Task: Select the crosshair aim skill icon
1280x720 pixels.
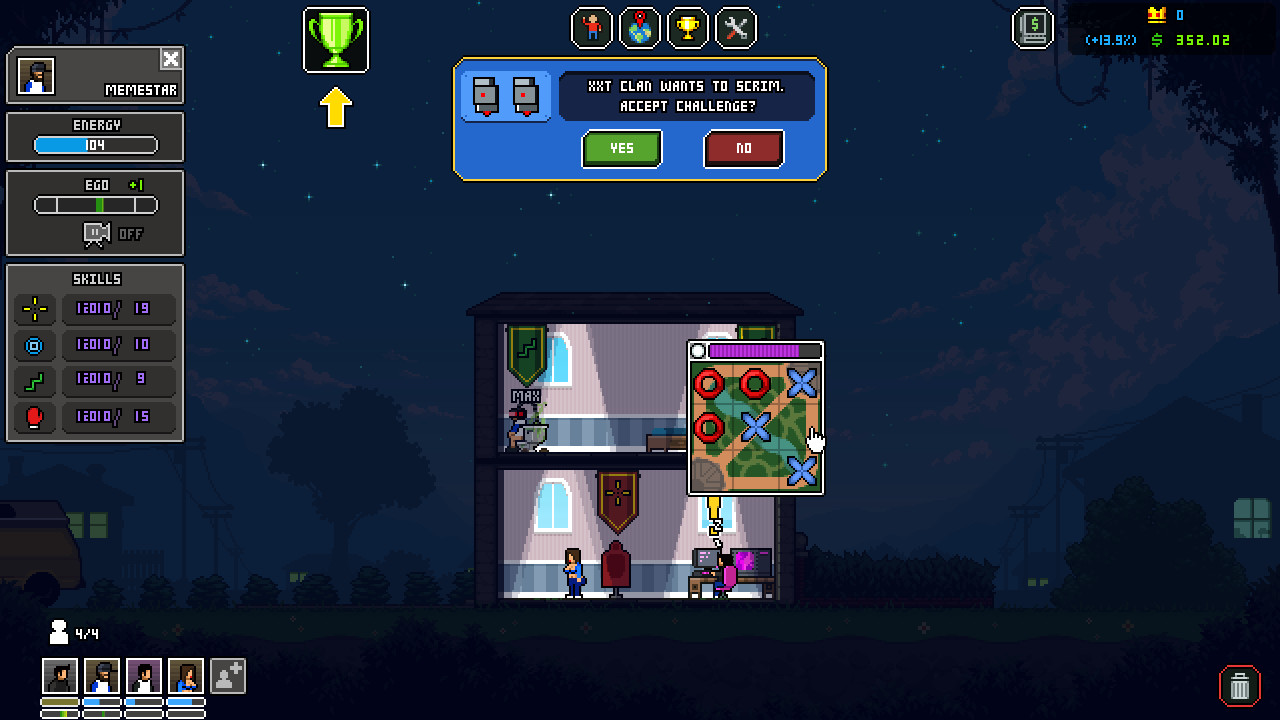Action: pos(34,309)
